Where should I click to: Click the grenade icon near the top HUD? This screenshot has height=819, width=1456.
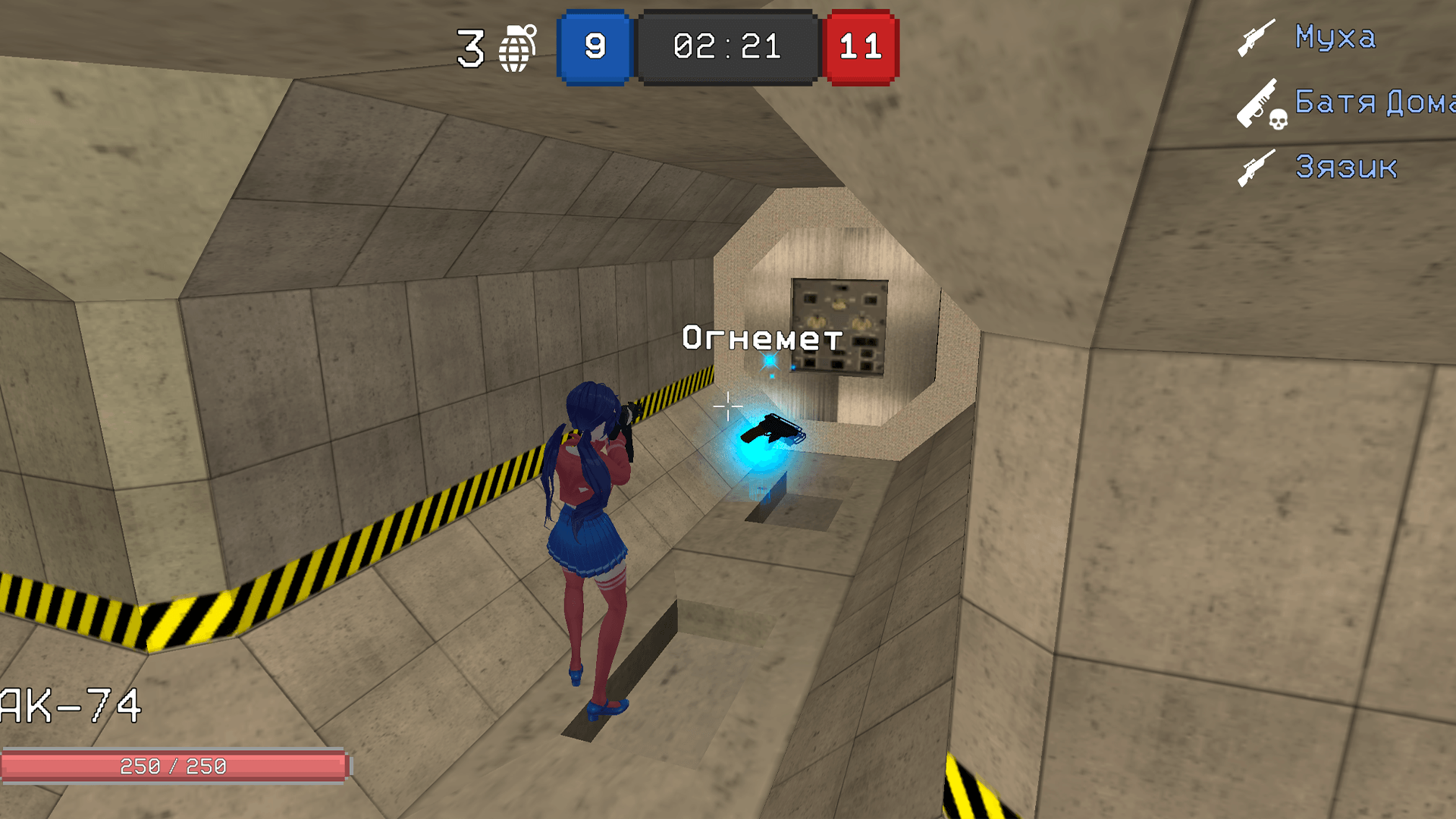click(x=517, y=49)
